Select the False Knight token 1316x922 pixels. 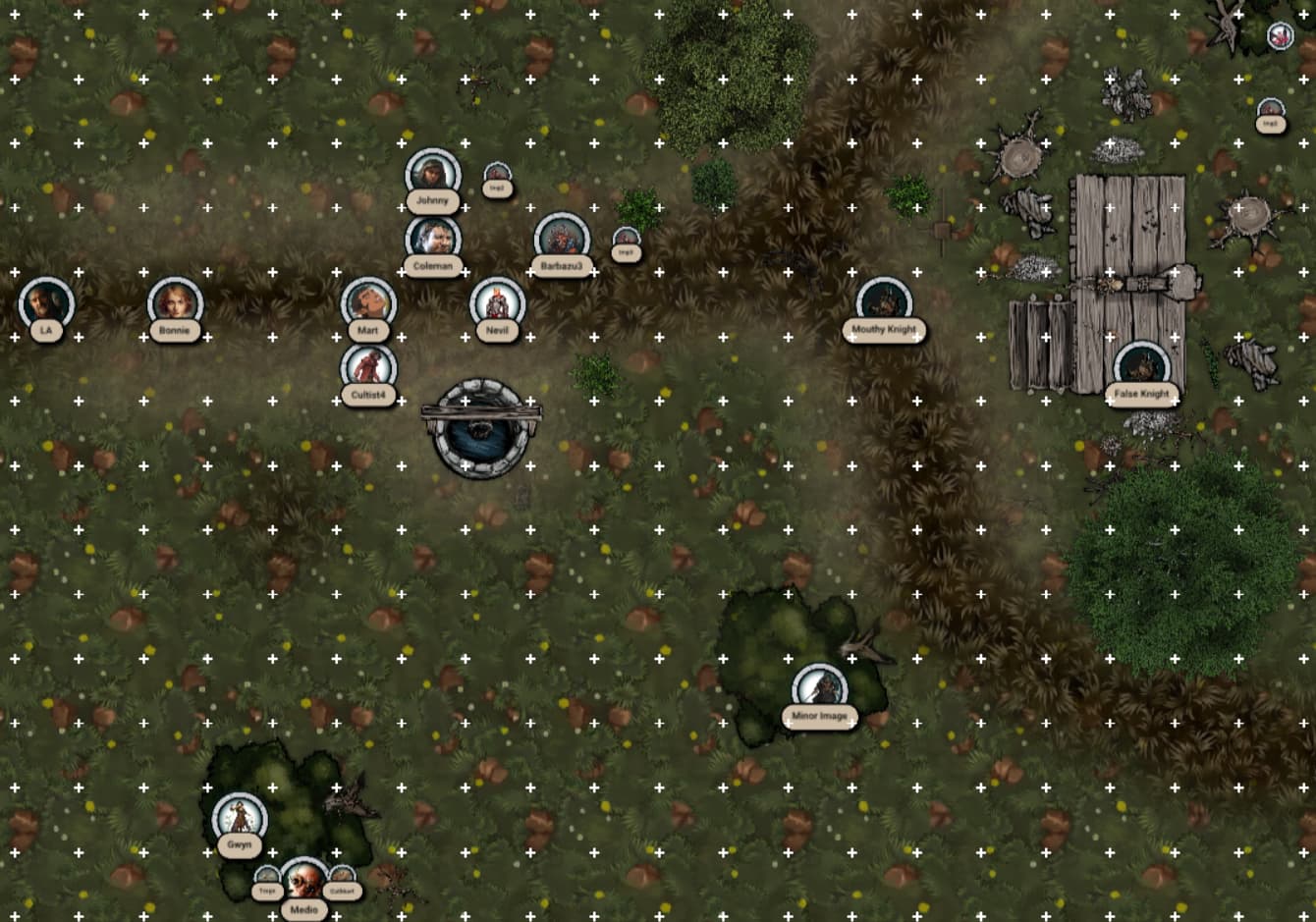click(x=1141, y=367)
